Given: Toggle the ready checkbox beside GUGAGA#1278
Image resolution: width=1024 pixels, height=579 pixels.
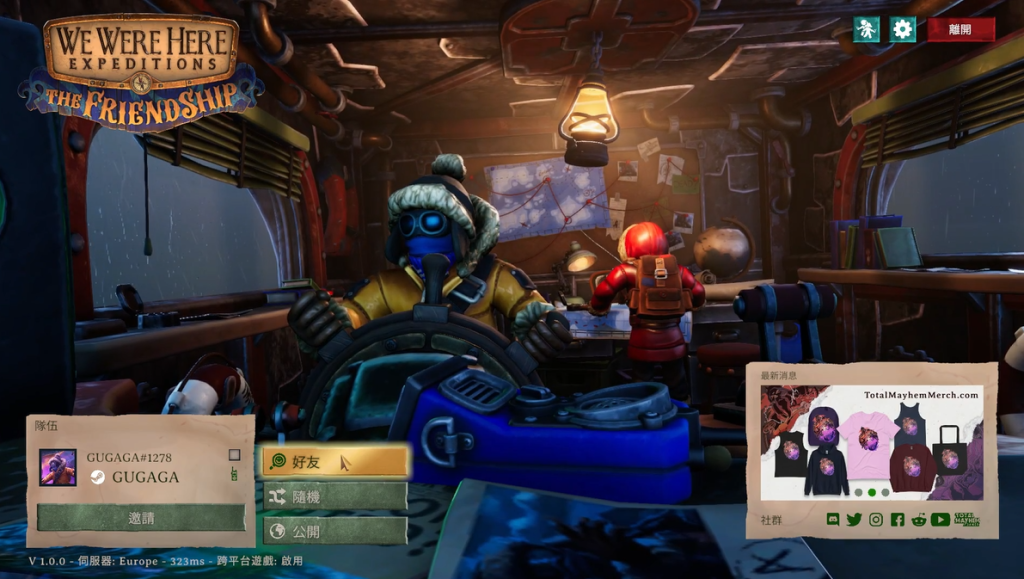Looking at the screenshot, I should coord(234,455).
